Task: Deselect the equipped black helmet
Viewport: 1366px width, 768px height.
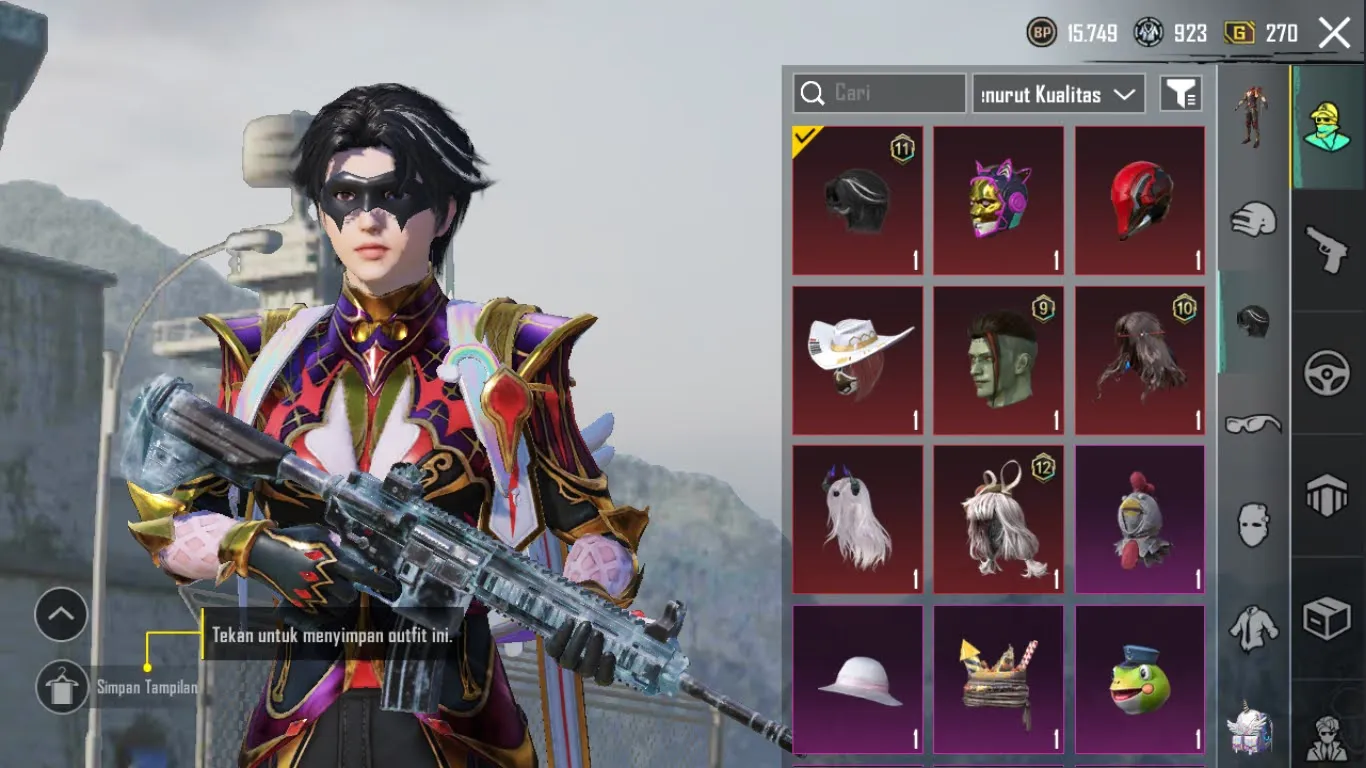Action: (x=857, y=200)
